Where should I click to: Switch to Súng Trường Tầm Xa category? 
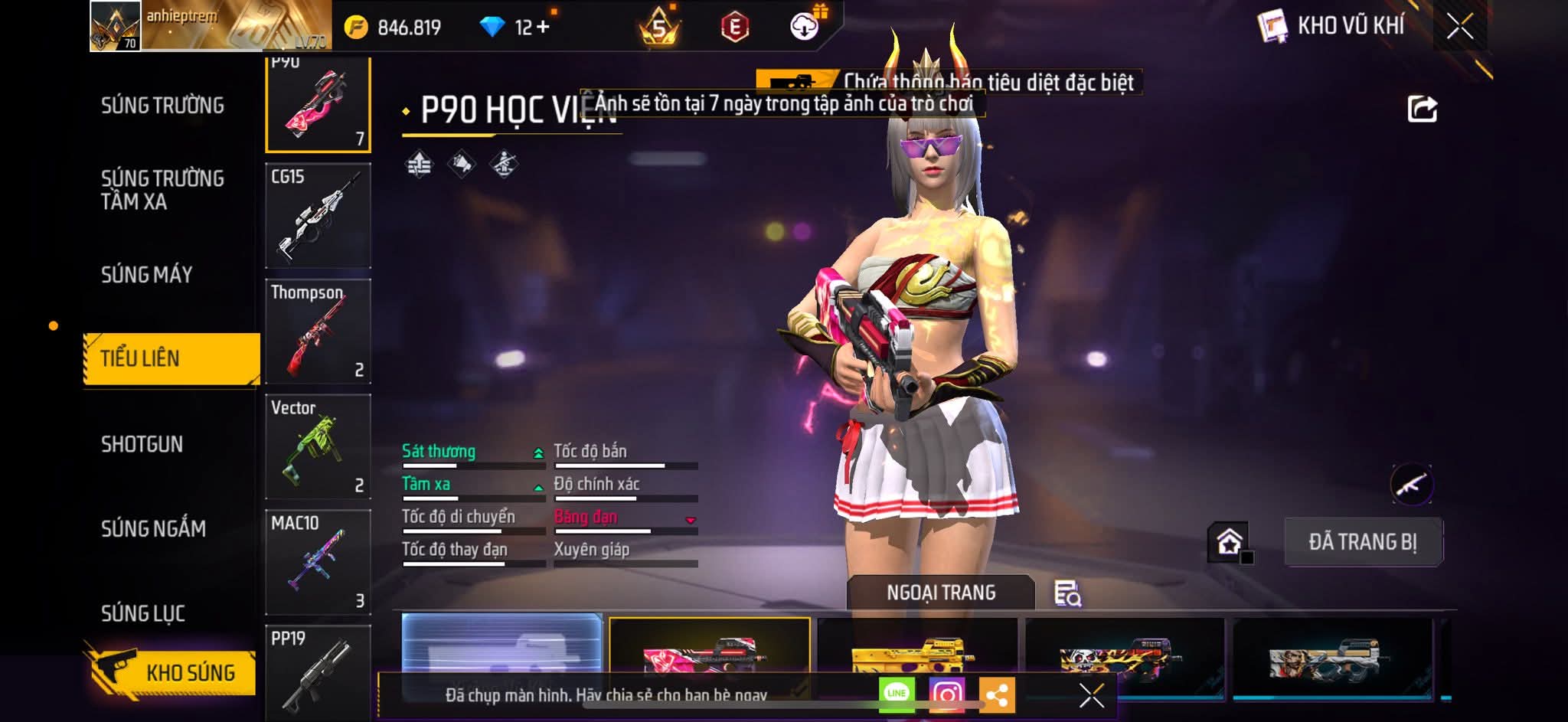point(162,190)
